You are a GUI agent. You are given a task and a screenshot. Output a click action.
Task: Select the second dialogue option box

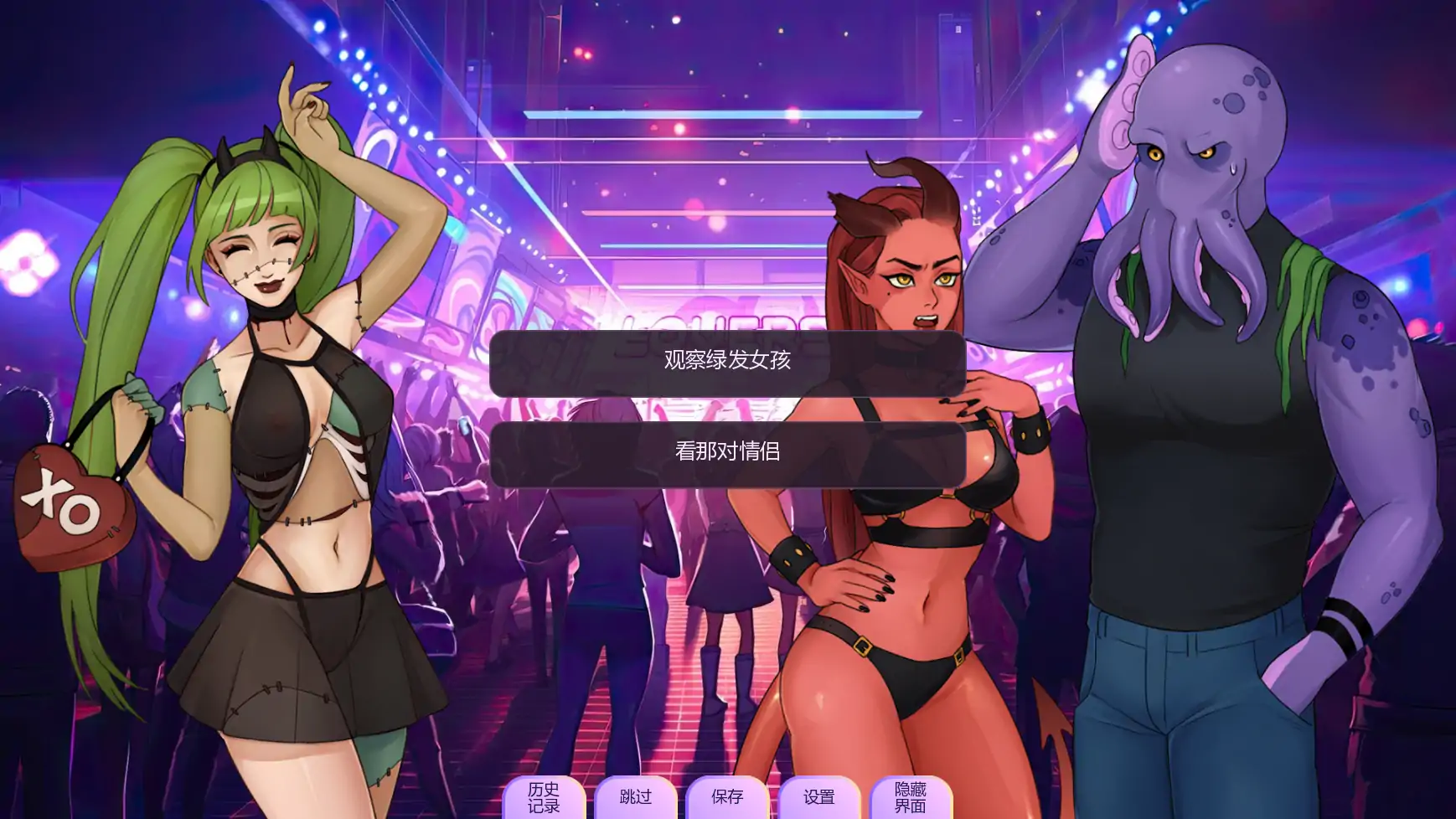point(728,452)
